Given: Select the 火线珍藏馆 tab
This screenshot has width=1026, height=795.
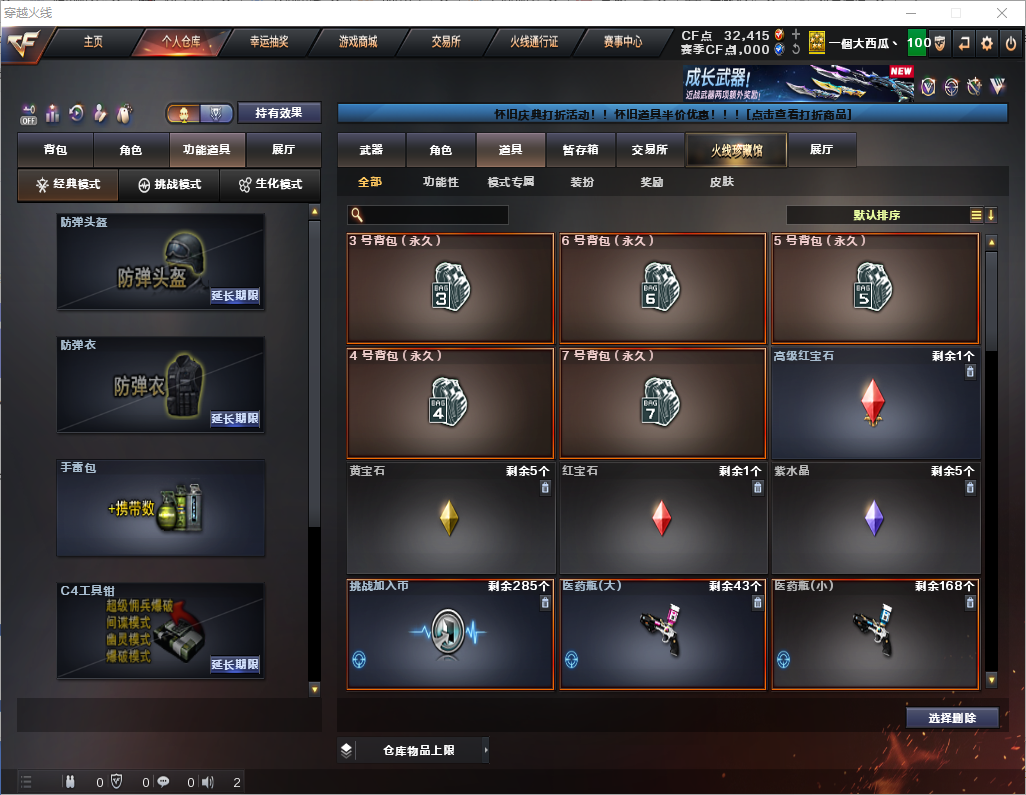Looking at the screenshot, I should click(x=736, y=150).
